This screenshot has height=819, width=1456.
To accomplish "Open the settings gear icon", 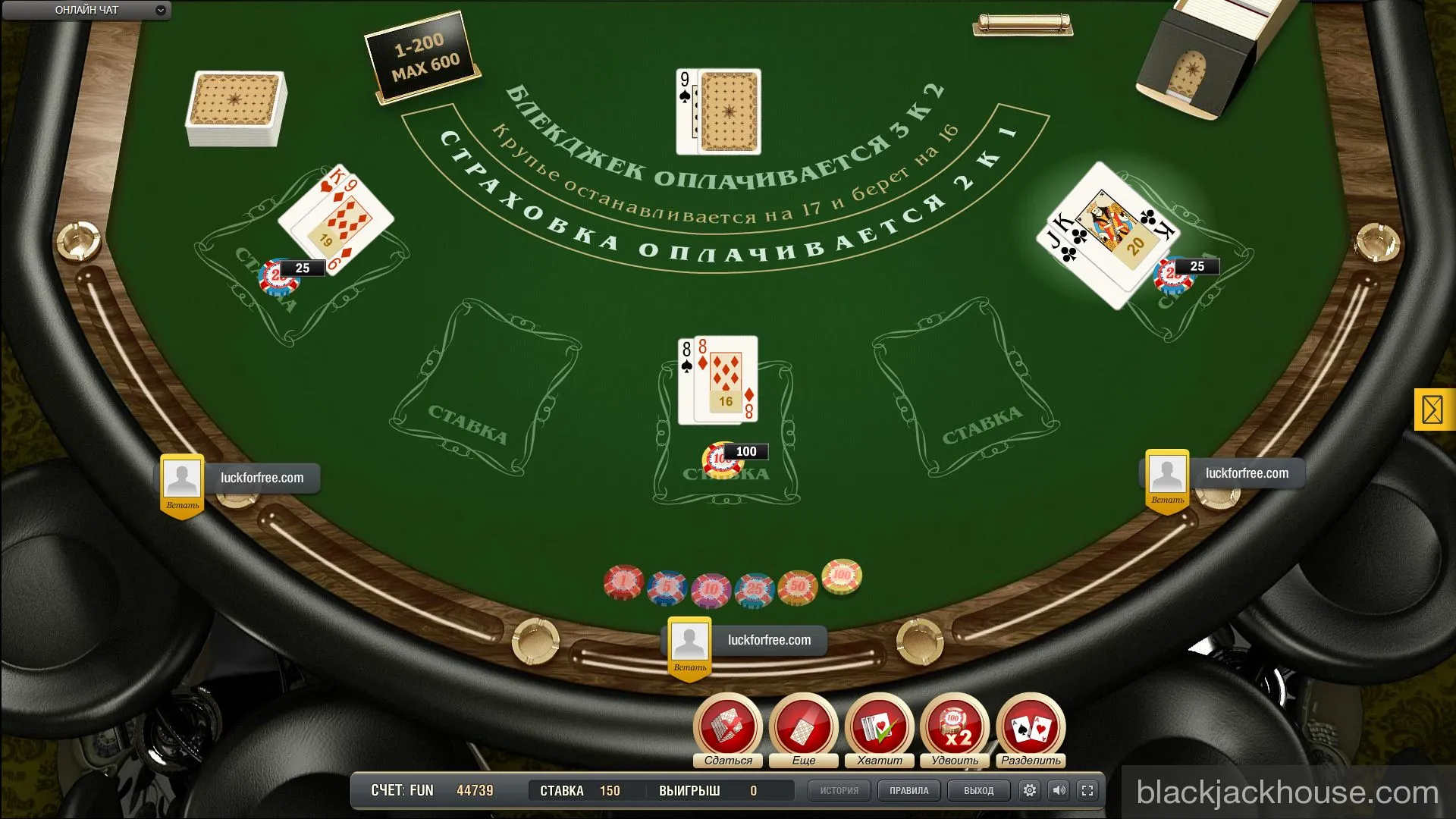I will pyautogui.click(x=1029, y=790).
